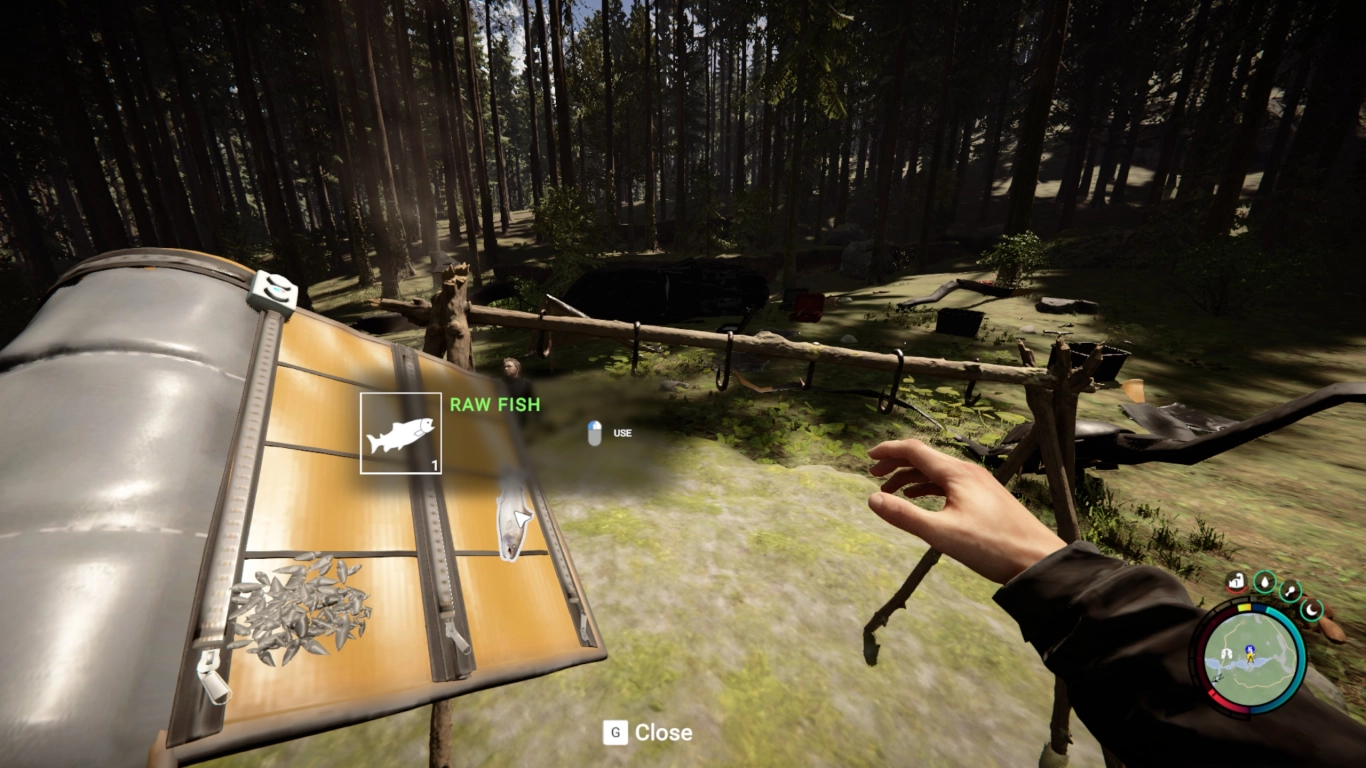Click the flexed arm strength icon
Viewport: 1366px width, 768px height.
tap(1237, 581)
